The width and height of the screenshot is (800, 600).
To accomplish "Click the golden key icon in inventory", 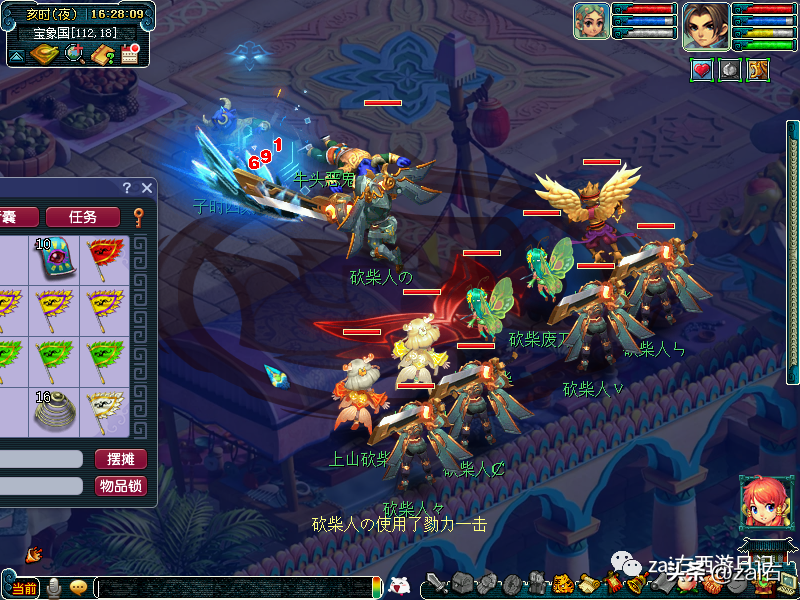I will tap(139, 217).
